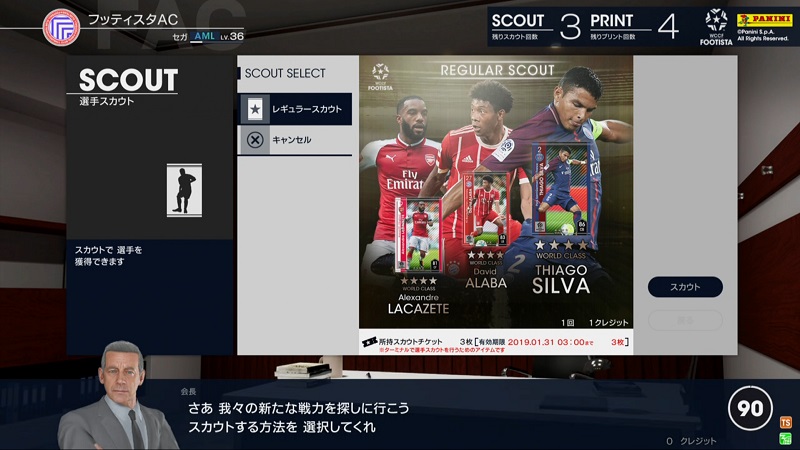Select the レギュラースカウト menu entry

point(294,108)
